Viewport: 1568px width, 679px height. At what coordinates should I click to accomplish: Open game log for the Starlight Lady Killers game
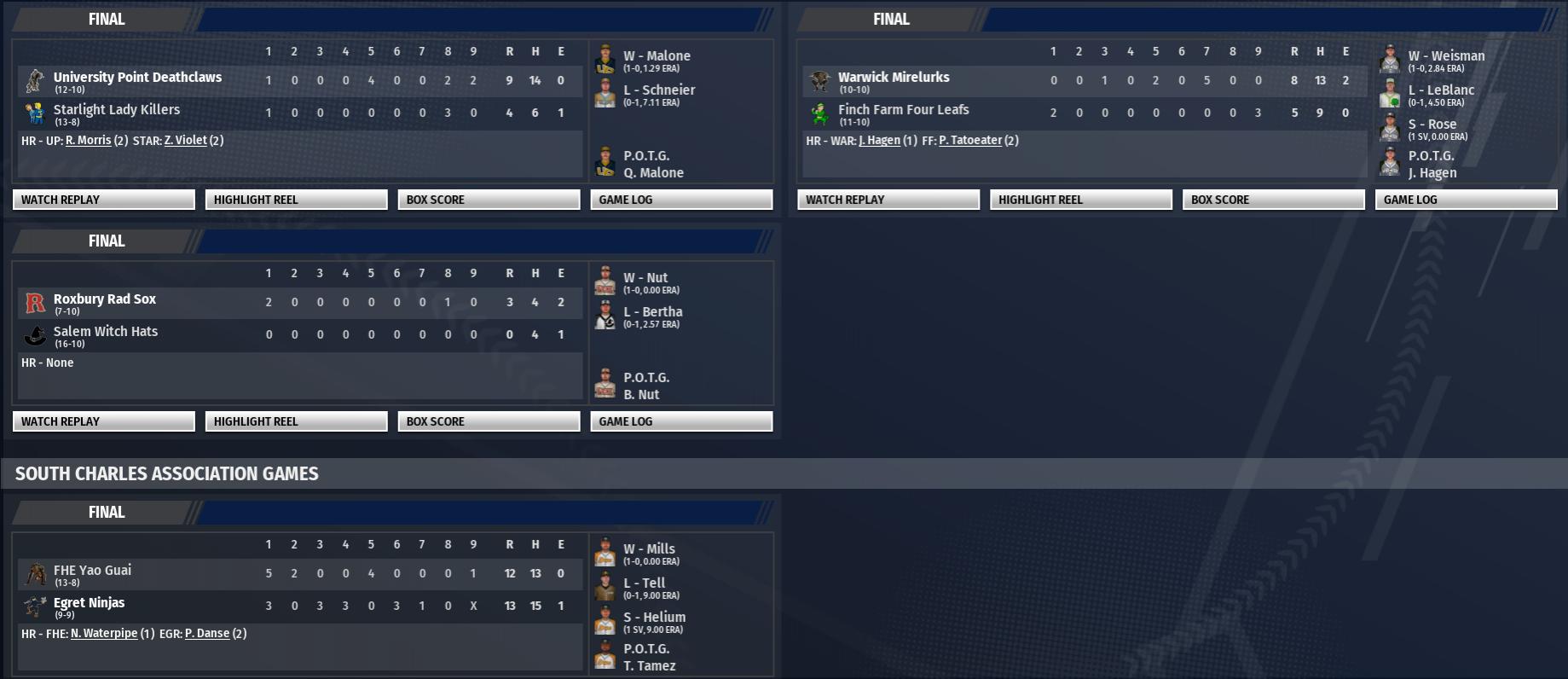[x=681, y=200]
